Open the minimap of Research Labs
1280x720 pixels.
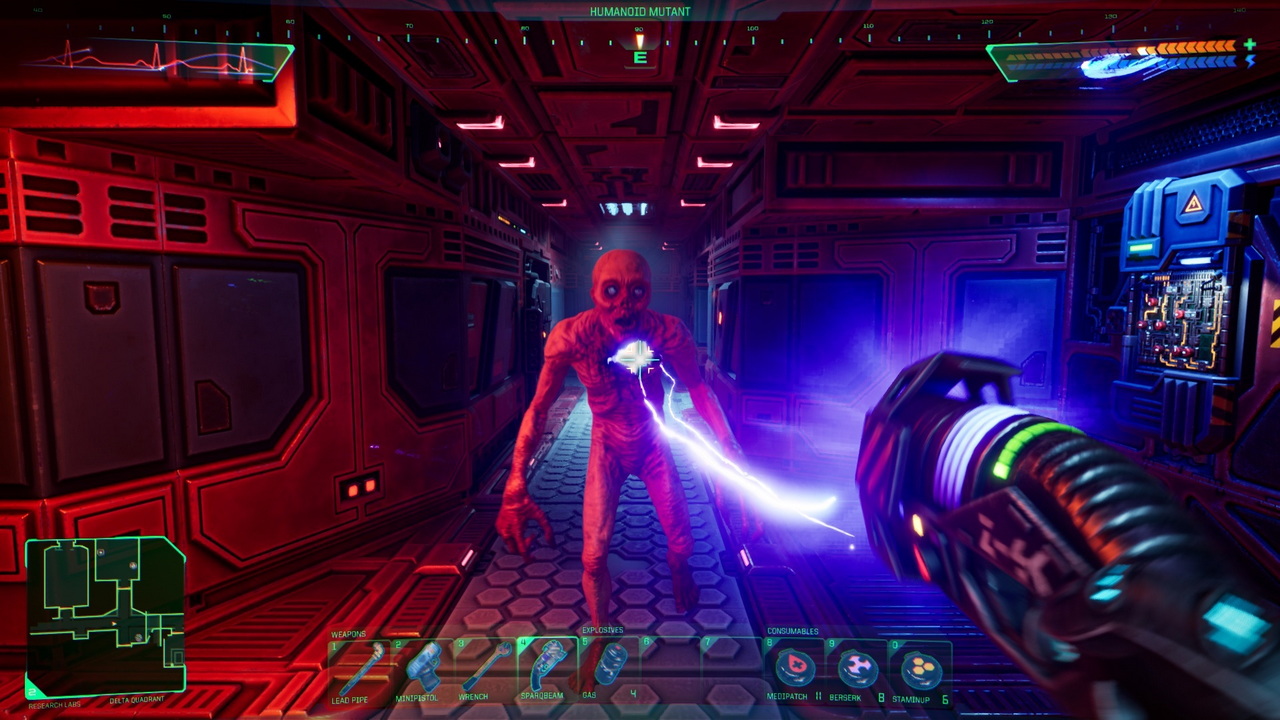point(105,615)
